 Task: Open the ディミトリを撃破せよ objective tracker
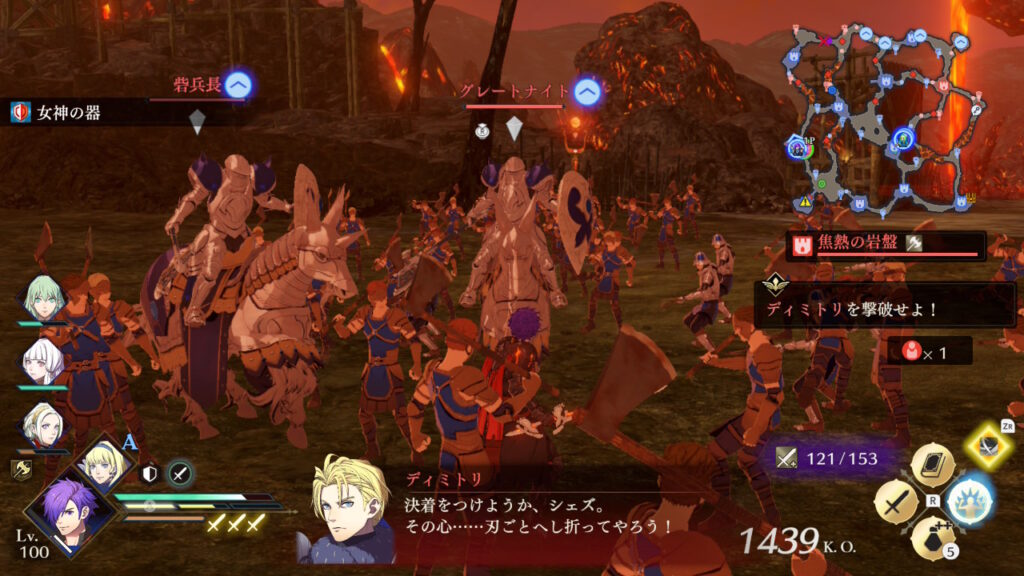click(885, 303)
